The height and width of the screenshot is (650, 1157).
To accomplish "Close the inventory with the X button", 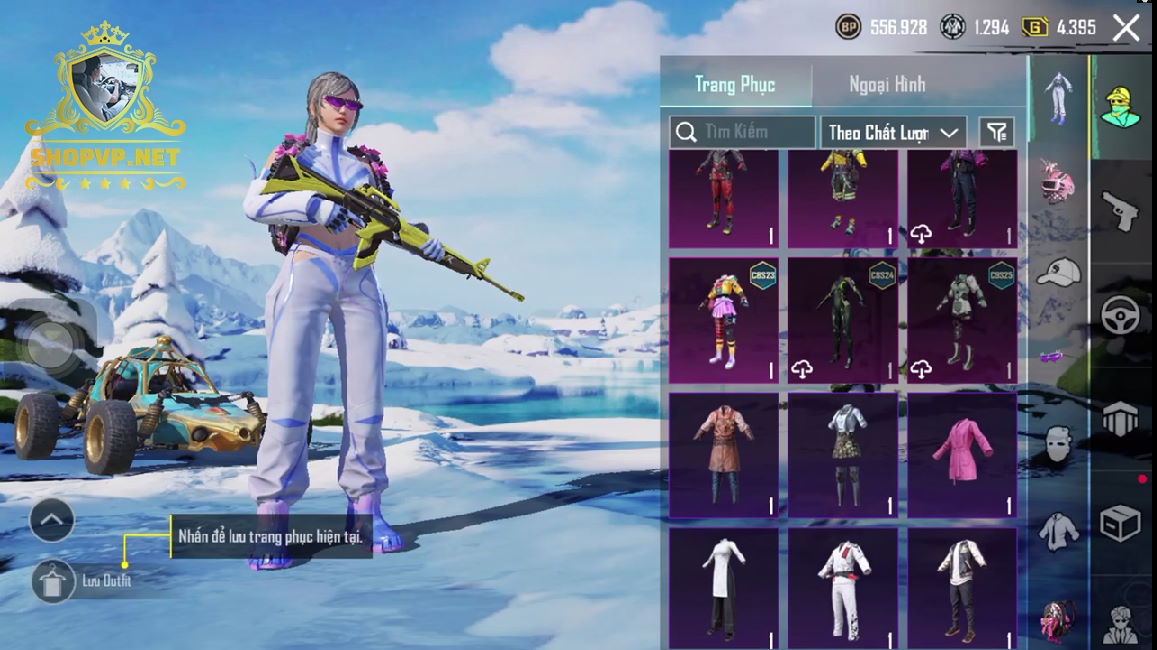I will pos(1126,28).
